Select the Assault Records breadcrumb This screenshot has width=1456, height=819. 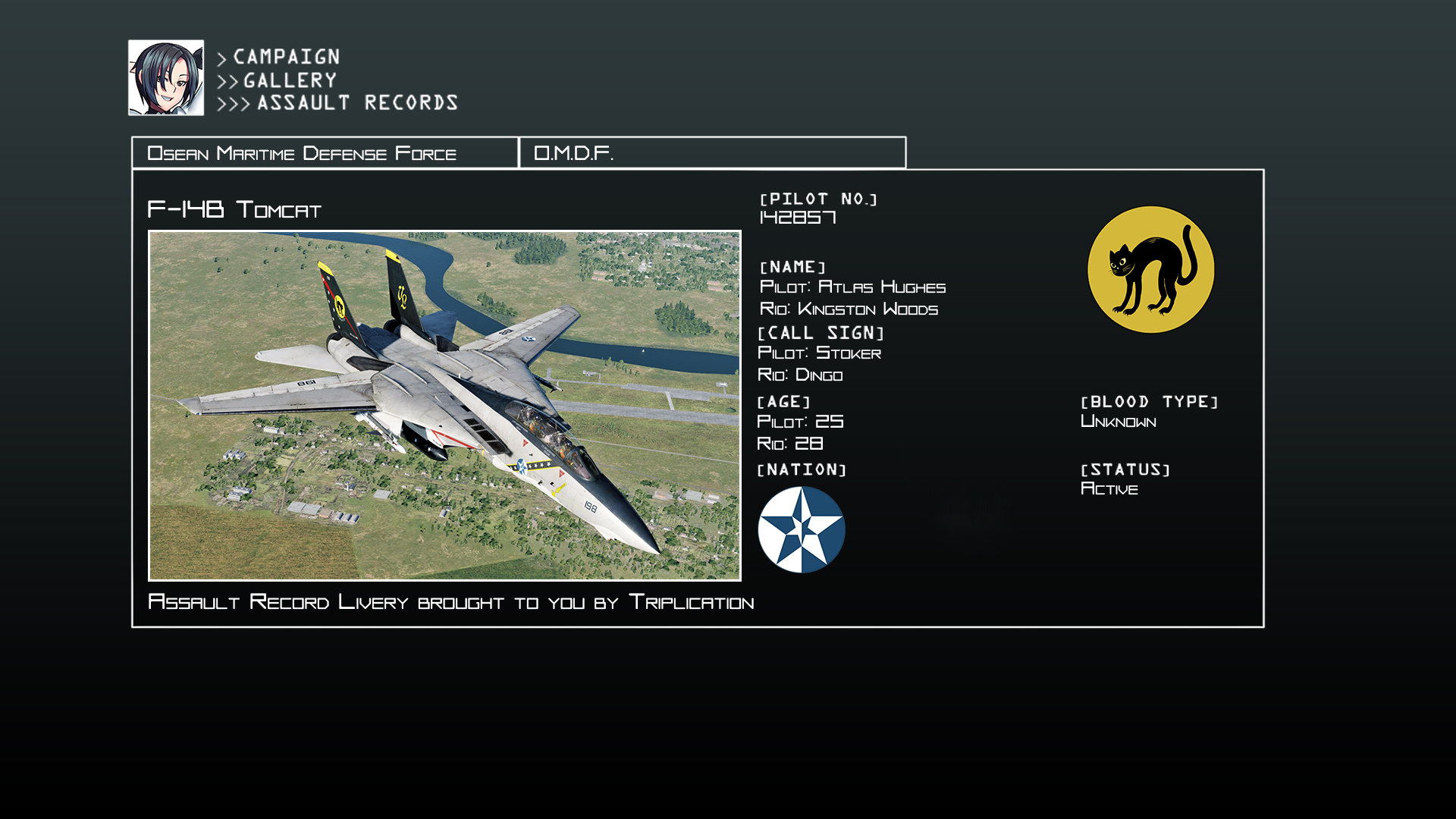point(357,103)
